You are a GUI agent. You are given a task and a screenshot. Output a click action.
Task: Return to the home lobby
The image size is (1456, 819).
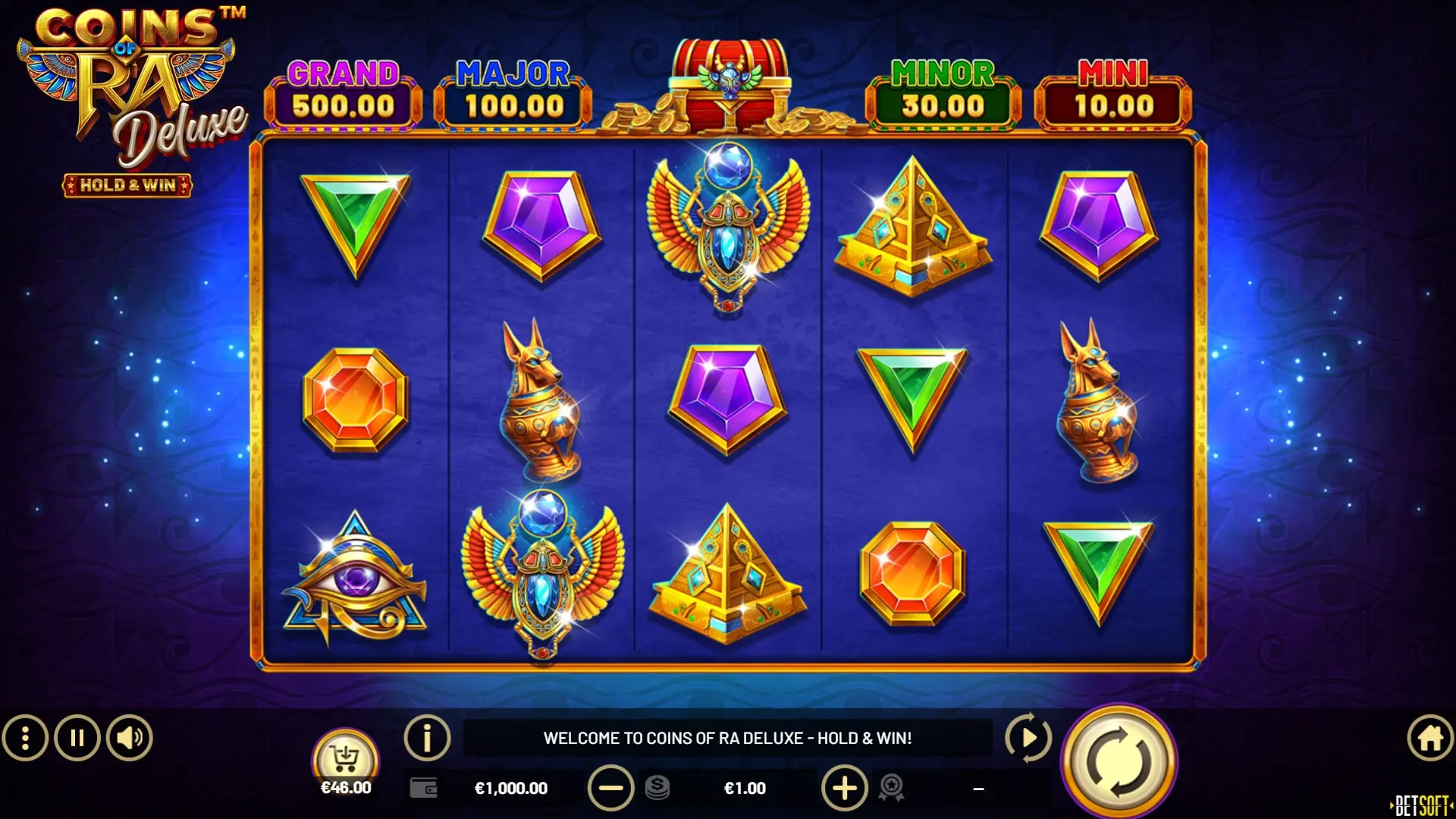tap(1429, 736)
